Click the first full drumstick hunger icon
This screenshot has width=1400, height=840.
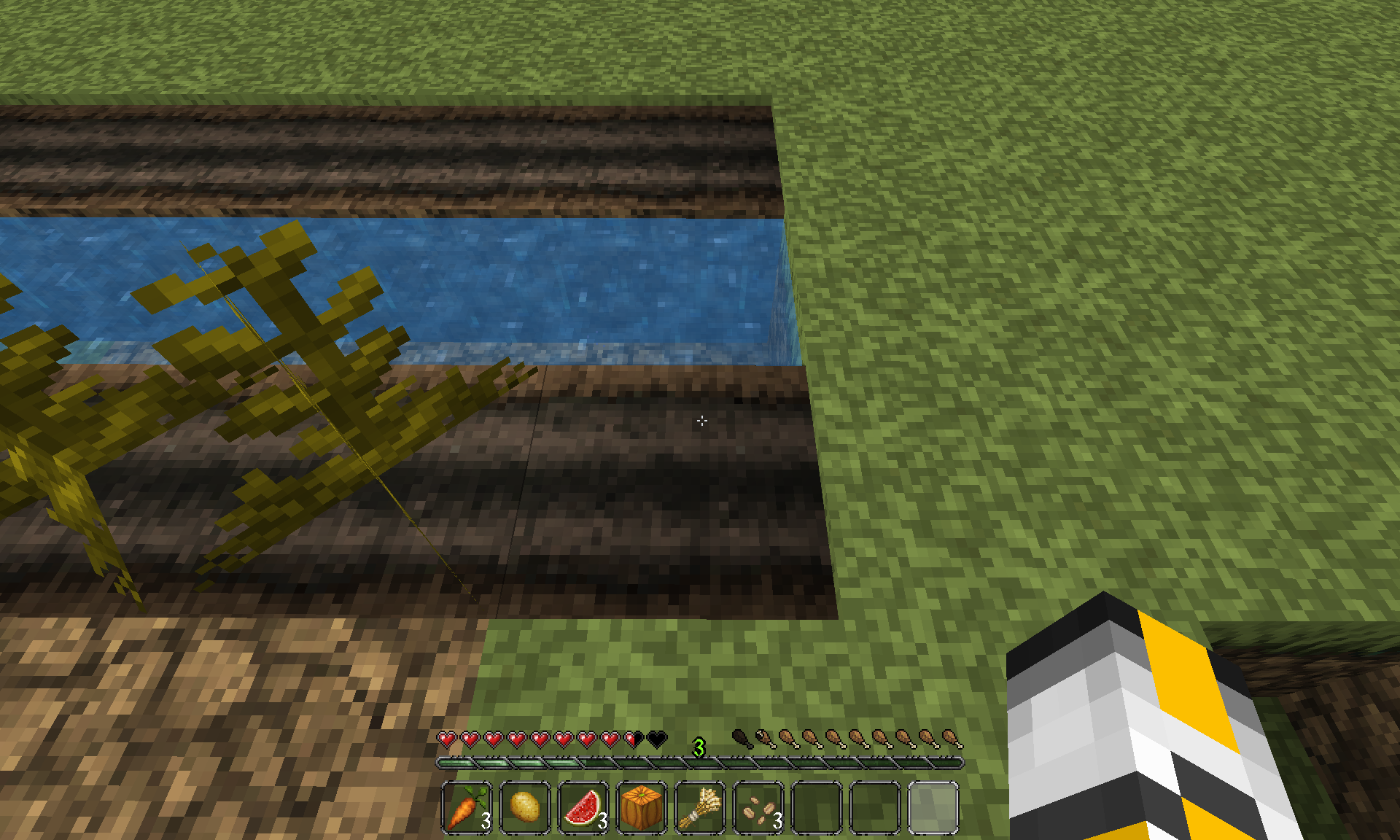tap(764, 739)
